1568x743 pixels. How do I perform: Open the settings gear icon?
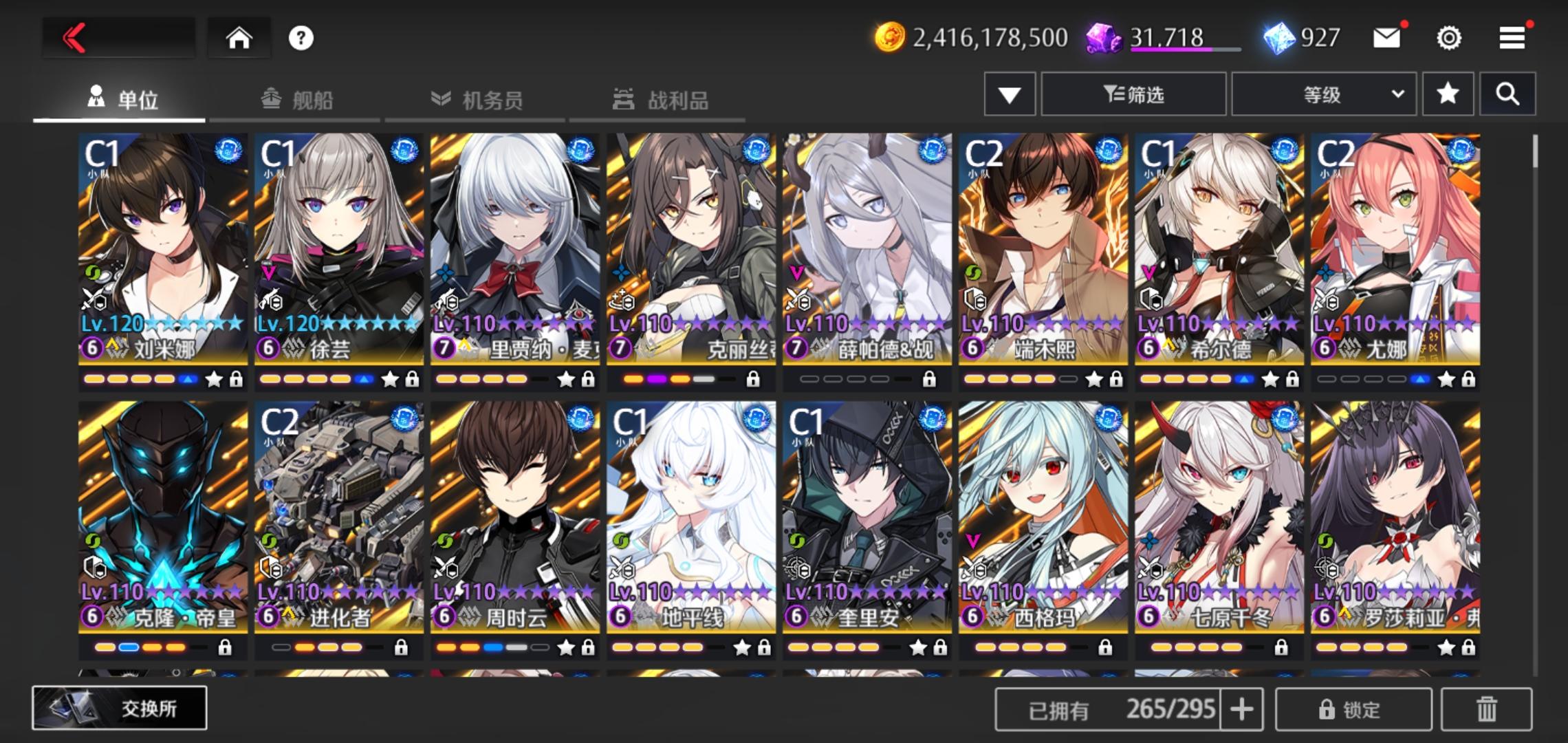(1450, 38)
